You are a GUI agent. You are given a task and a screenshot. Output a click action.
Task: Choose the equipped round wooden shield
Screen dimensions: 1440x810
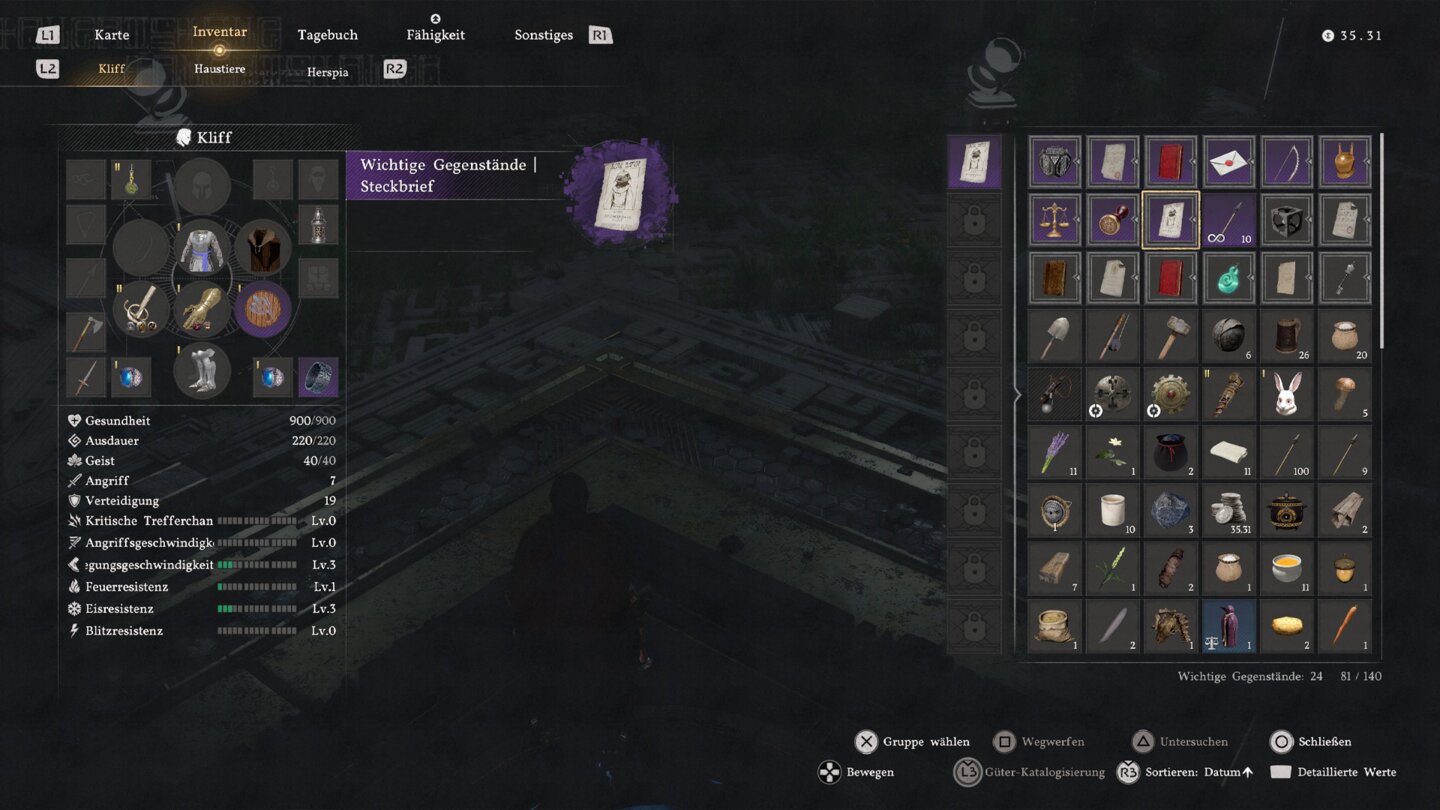[263, 309]
